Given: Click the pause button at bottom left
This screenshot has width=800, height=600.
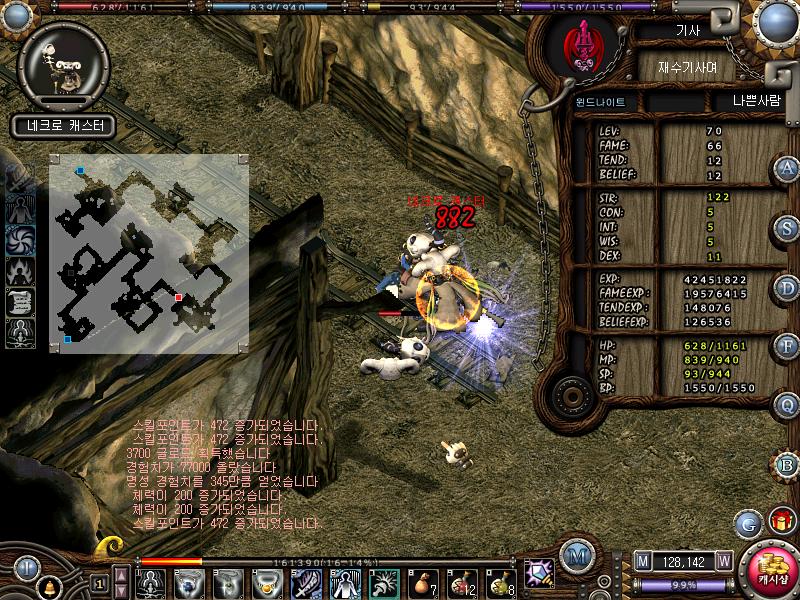Looking at the screenshot, I should (27, 567).
